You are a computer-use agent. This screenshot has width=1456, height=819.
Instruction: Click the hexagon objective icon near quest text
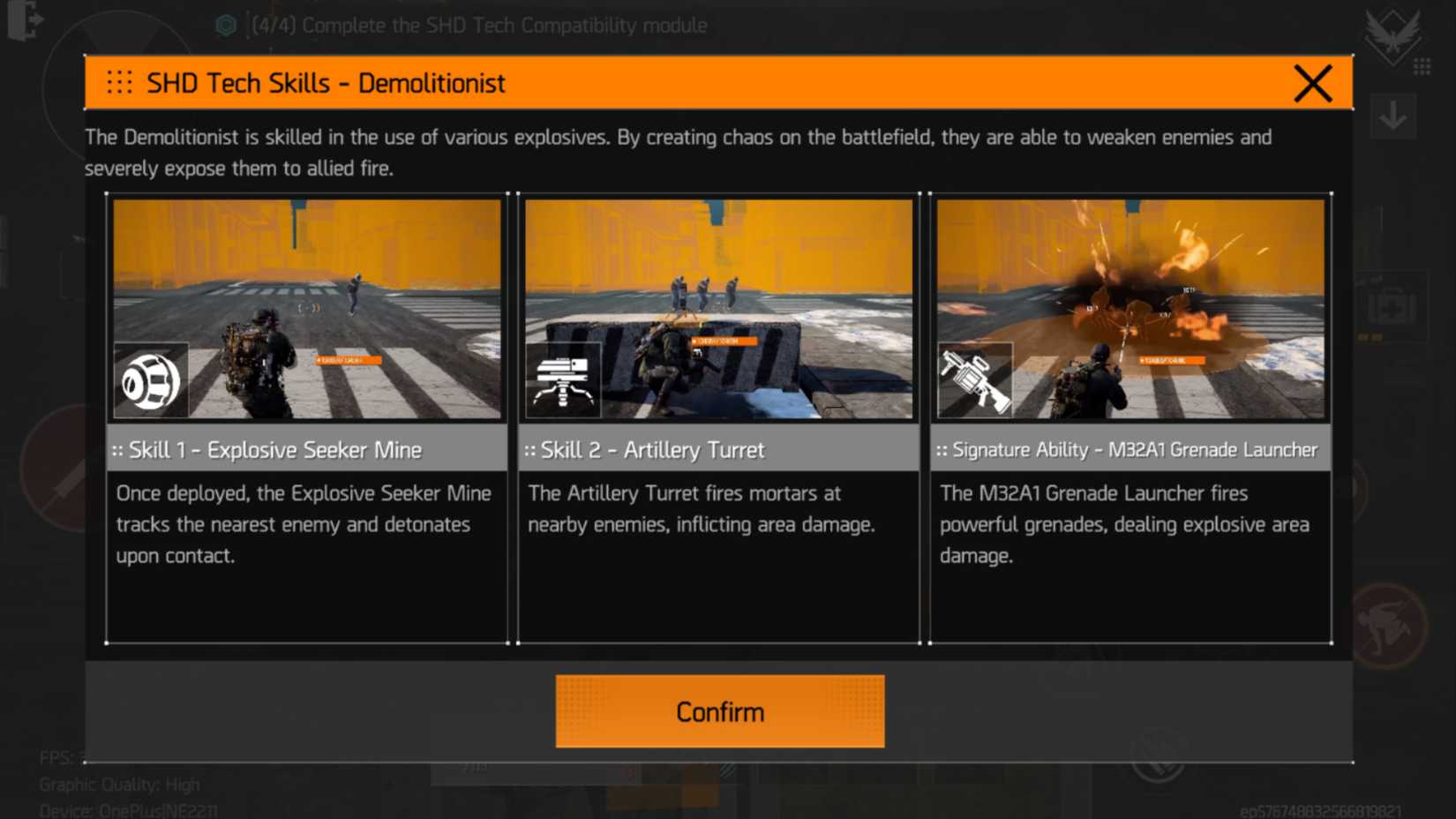(x=227, y=26)
